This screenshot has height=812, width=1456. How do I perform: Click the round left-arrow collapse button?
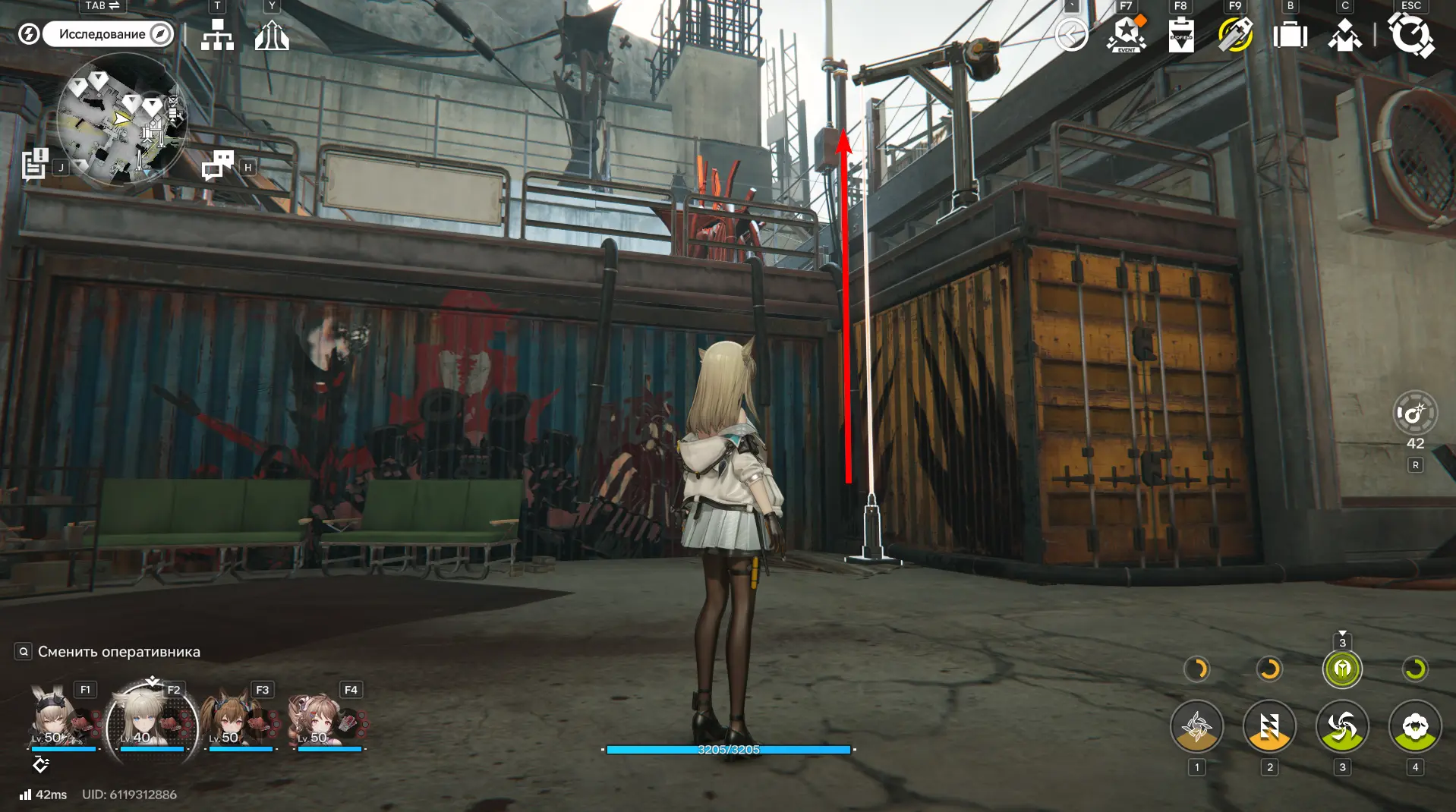pos(1071,35)
